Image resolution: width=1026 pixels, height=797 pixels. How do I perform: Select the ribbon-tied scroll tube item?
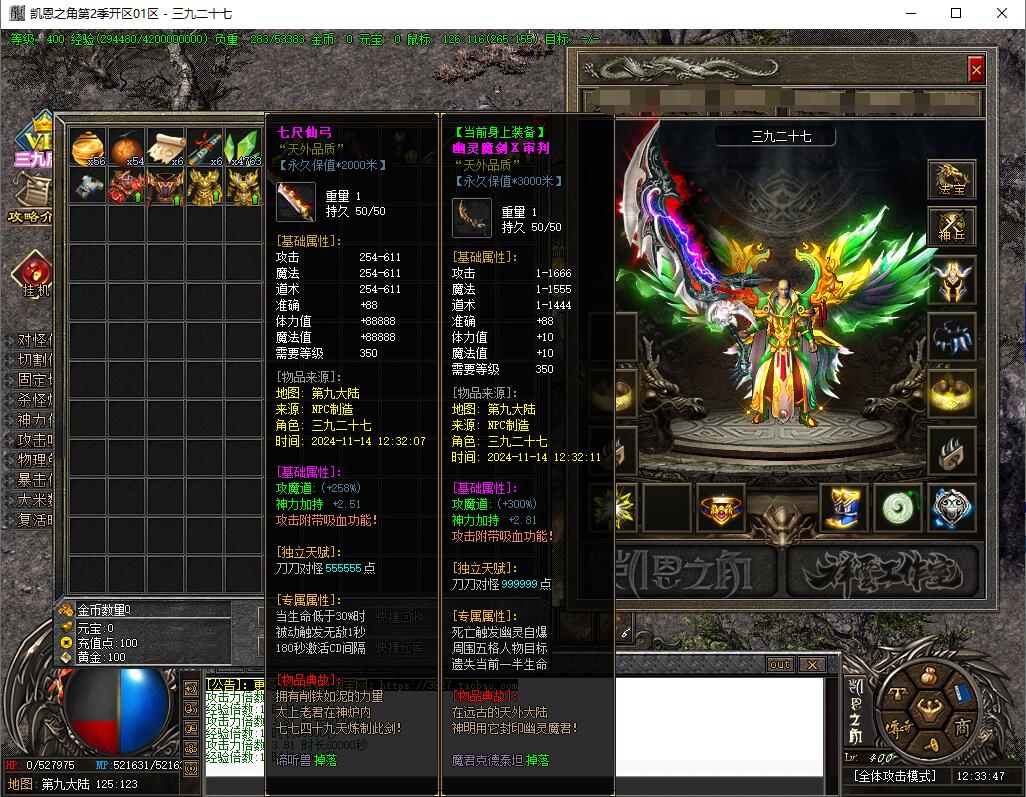pyautogui.click(x=205, y=147)
